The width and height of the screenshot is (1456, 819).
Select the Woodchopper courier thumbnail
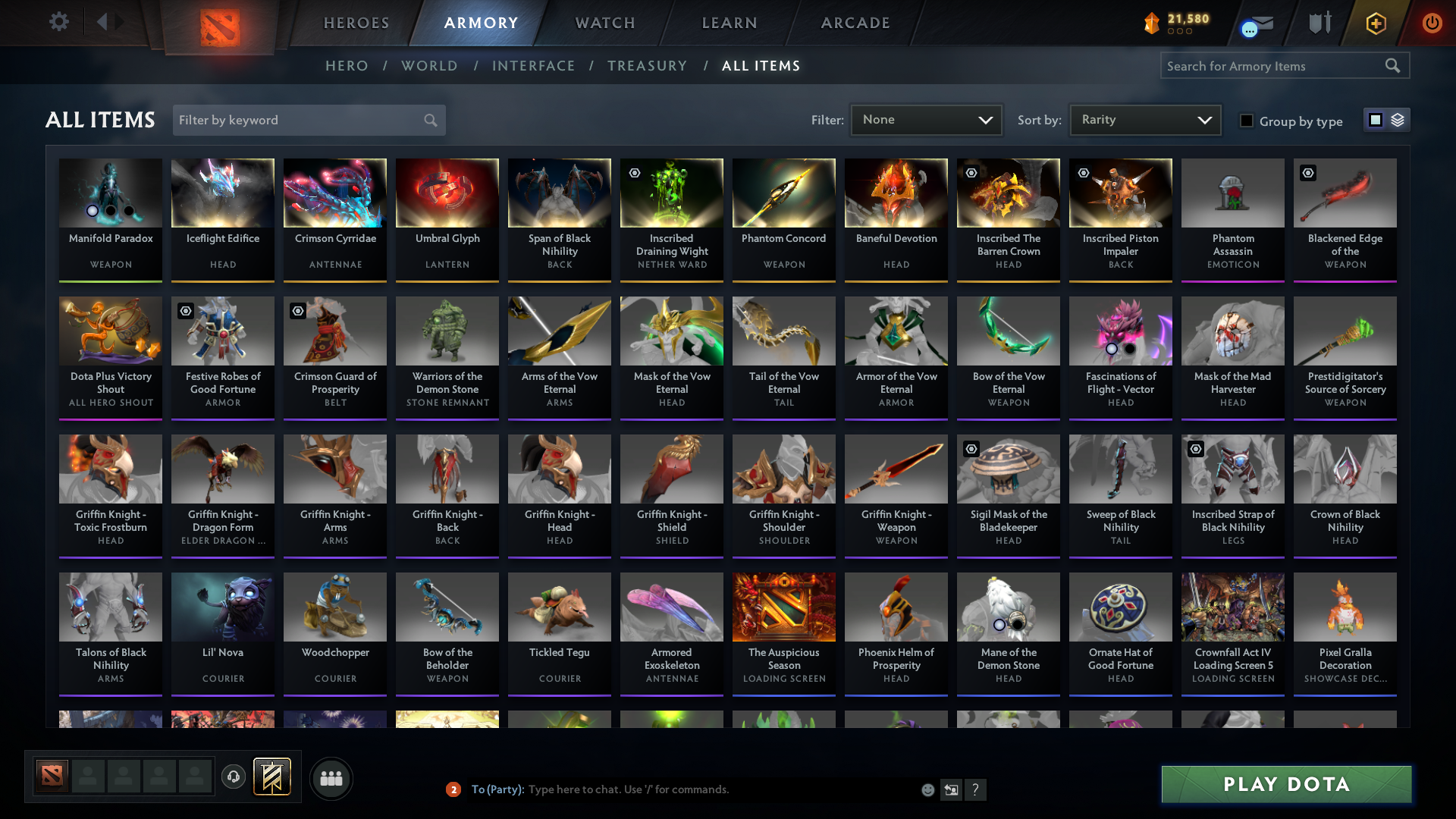point(334,607)
